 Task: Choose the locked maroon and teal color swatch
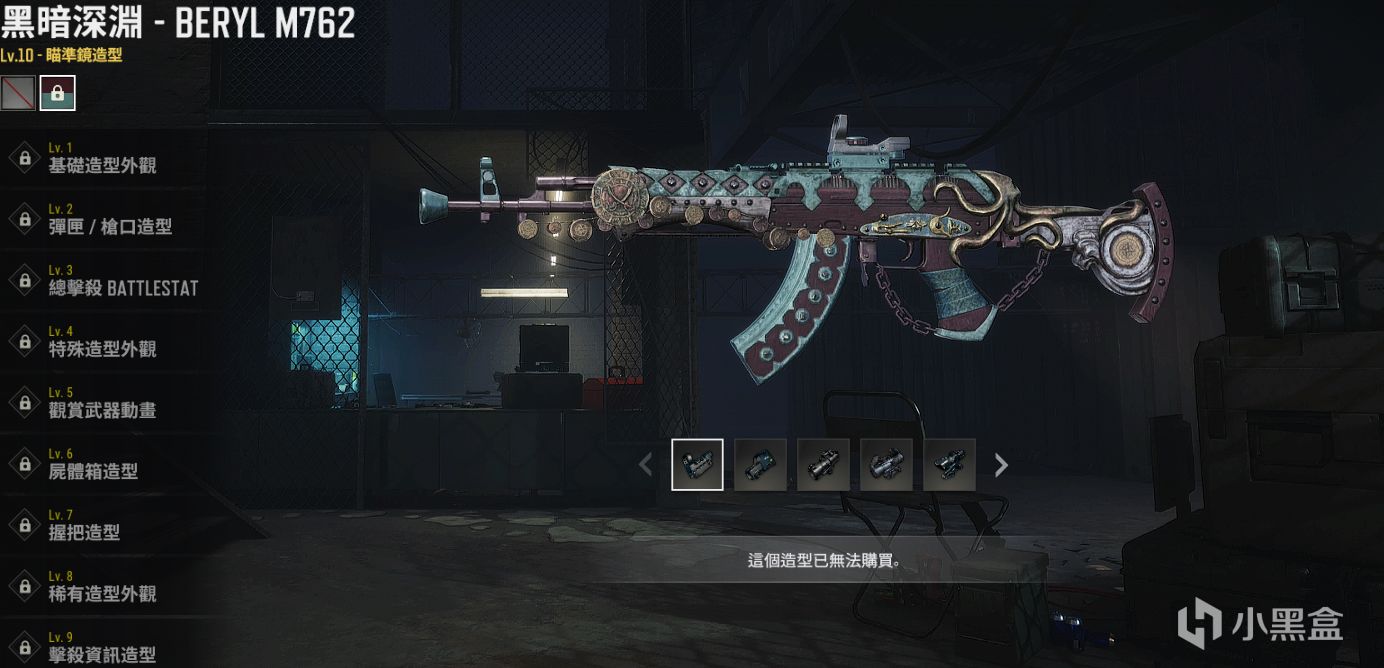click(x=57, y=93)
